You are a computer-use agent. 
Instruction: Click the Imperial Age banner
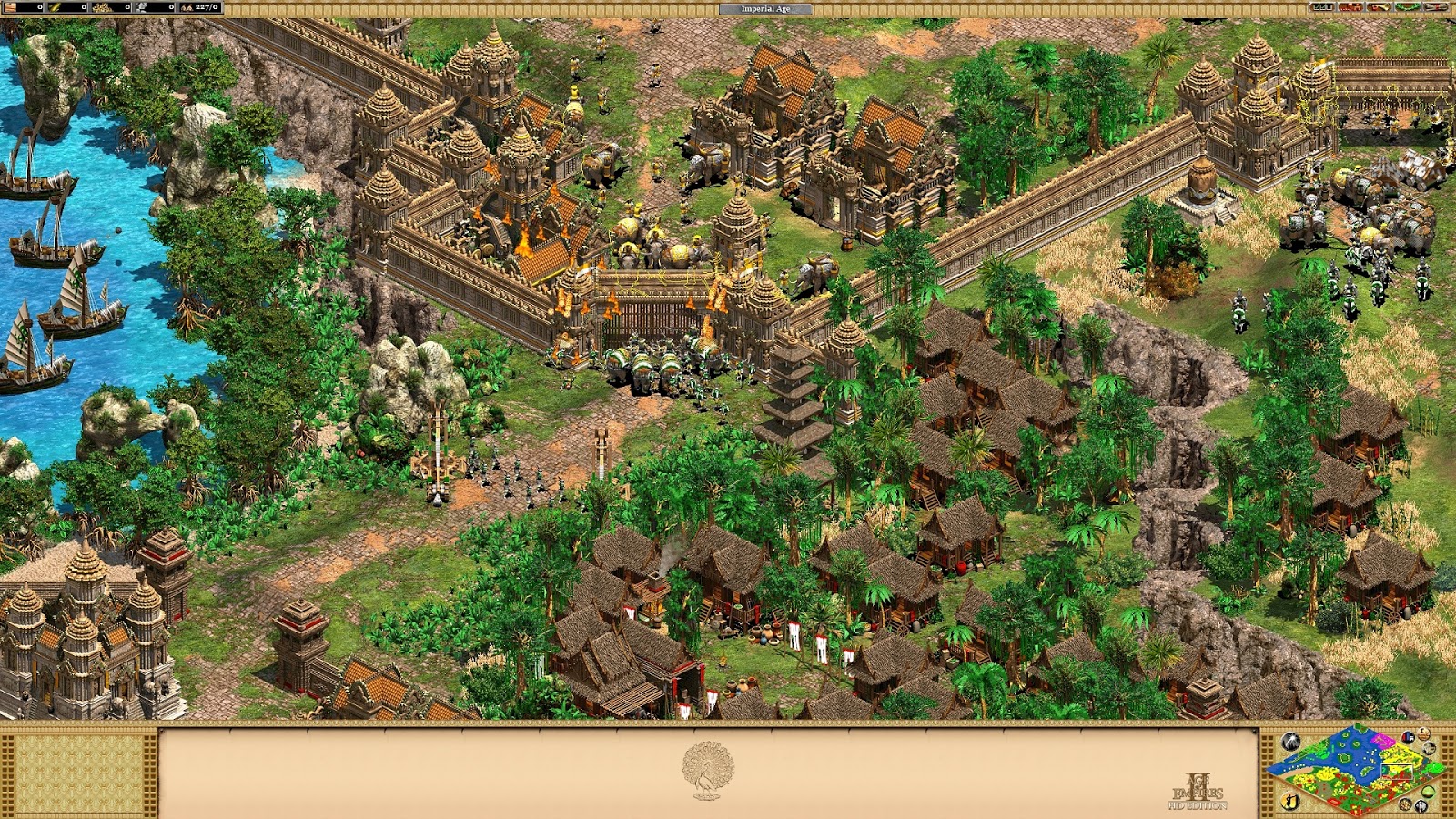765,7
